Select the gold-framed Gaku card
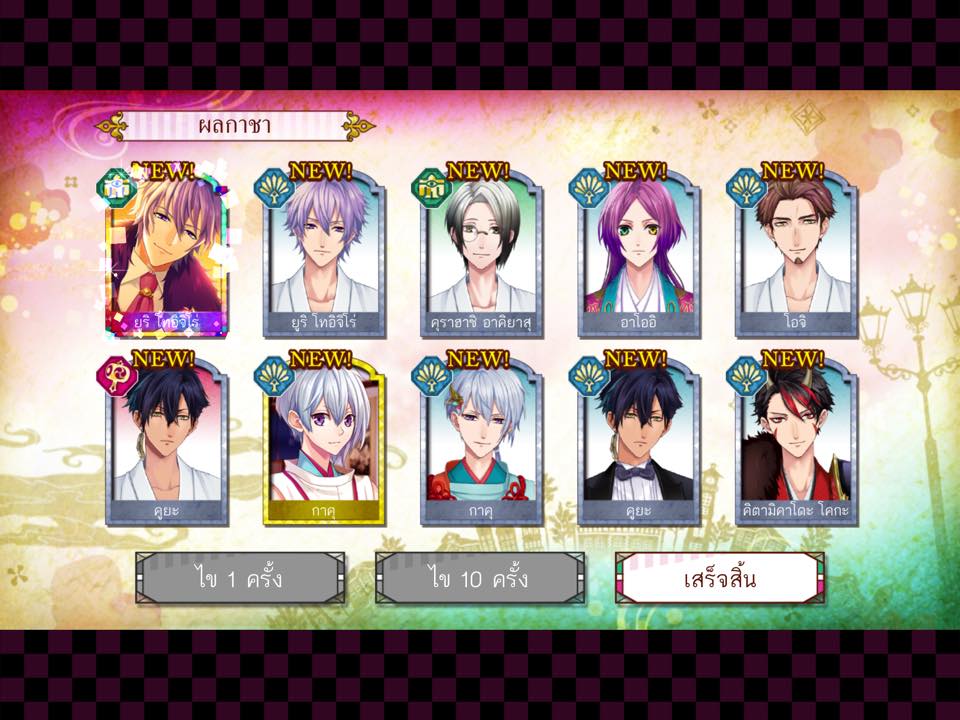Viewport: 960px width, 720px height. pyautogui.click(x=324, y=442)
